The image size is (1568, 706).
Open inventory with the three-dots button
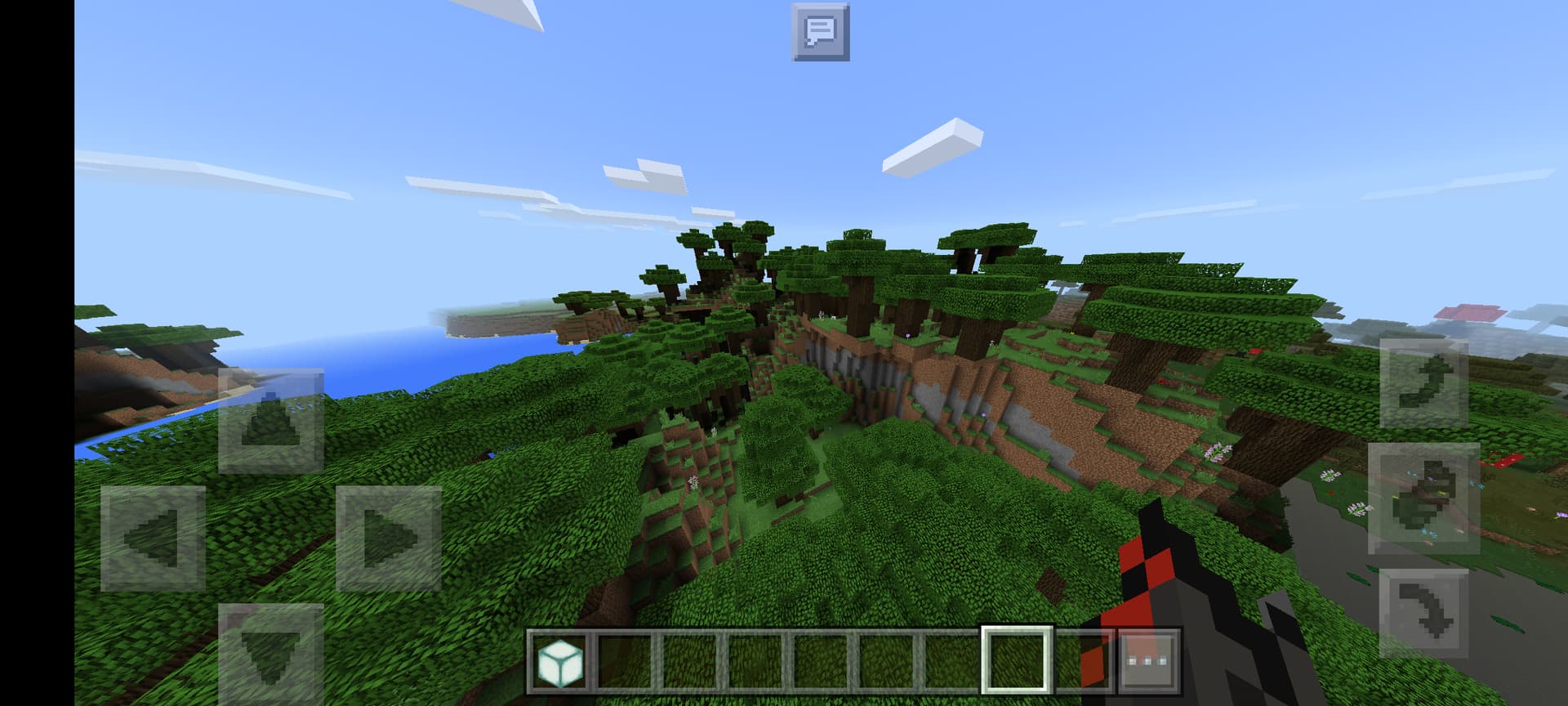tap(1147, 660)
